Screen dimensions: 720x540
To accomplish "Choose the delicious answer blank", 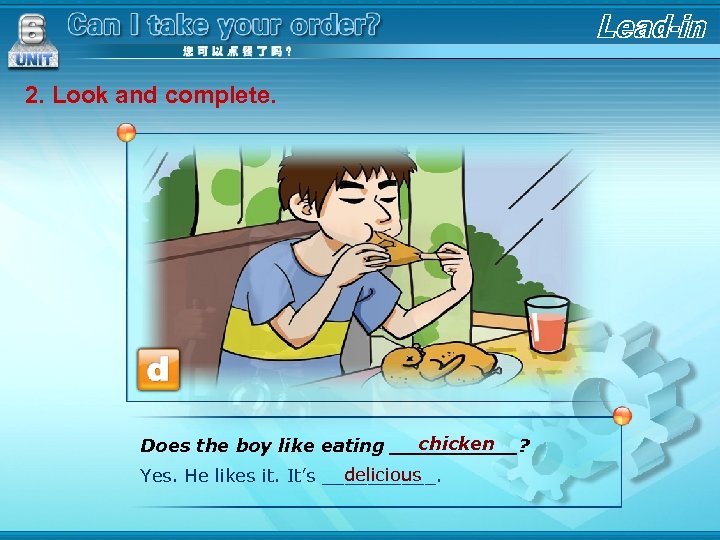I will [x=382, y=474].
